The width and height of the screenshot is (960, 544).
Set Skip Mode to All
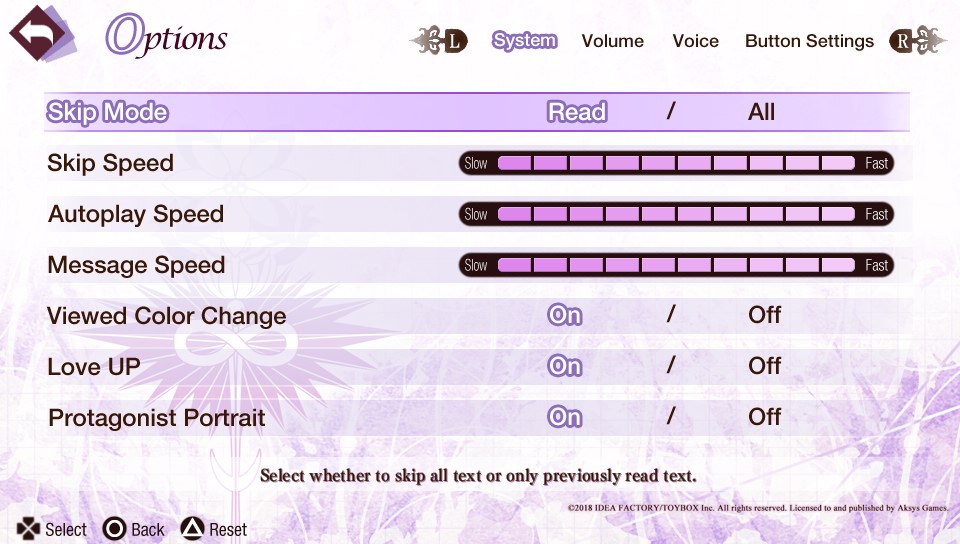(761, 112)
